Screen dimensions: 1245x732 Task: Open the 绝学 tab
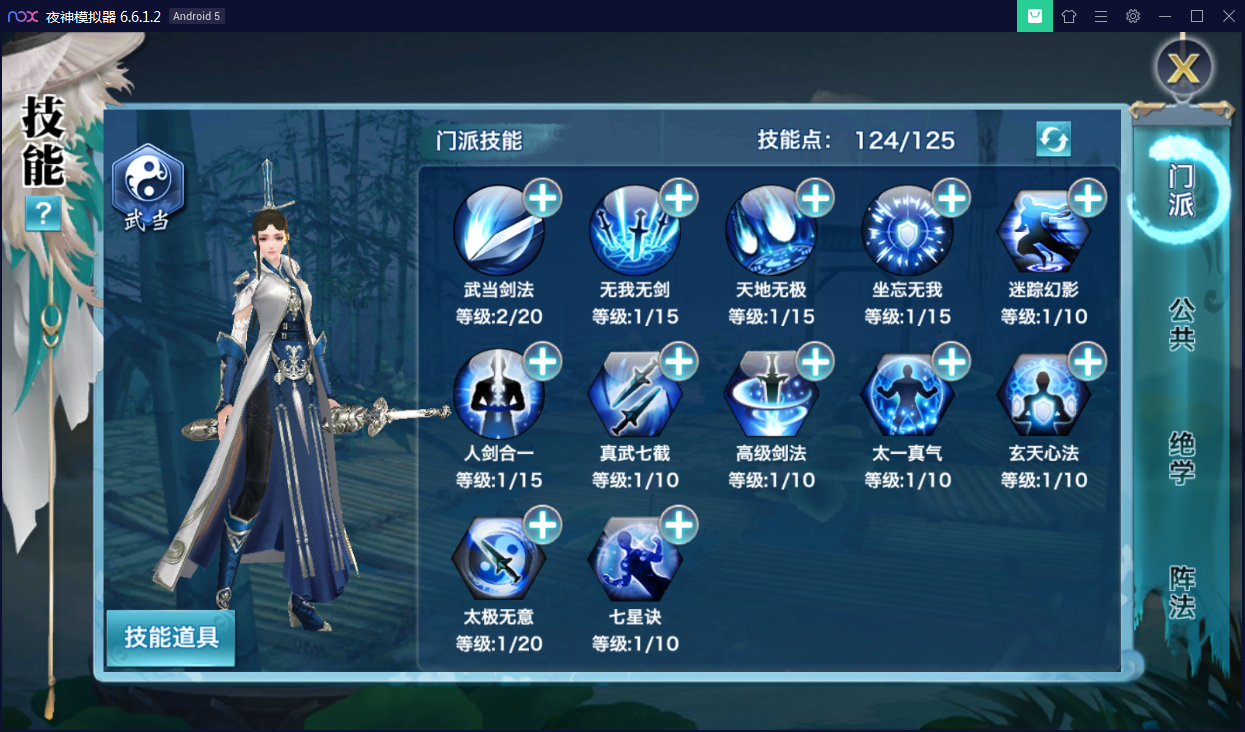1182,458
